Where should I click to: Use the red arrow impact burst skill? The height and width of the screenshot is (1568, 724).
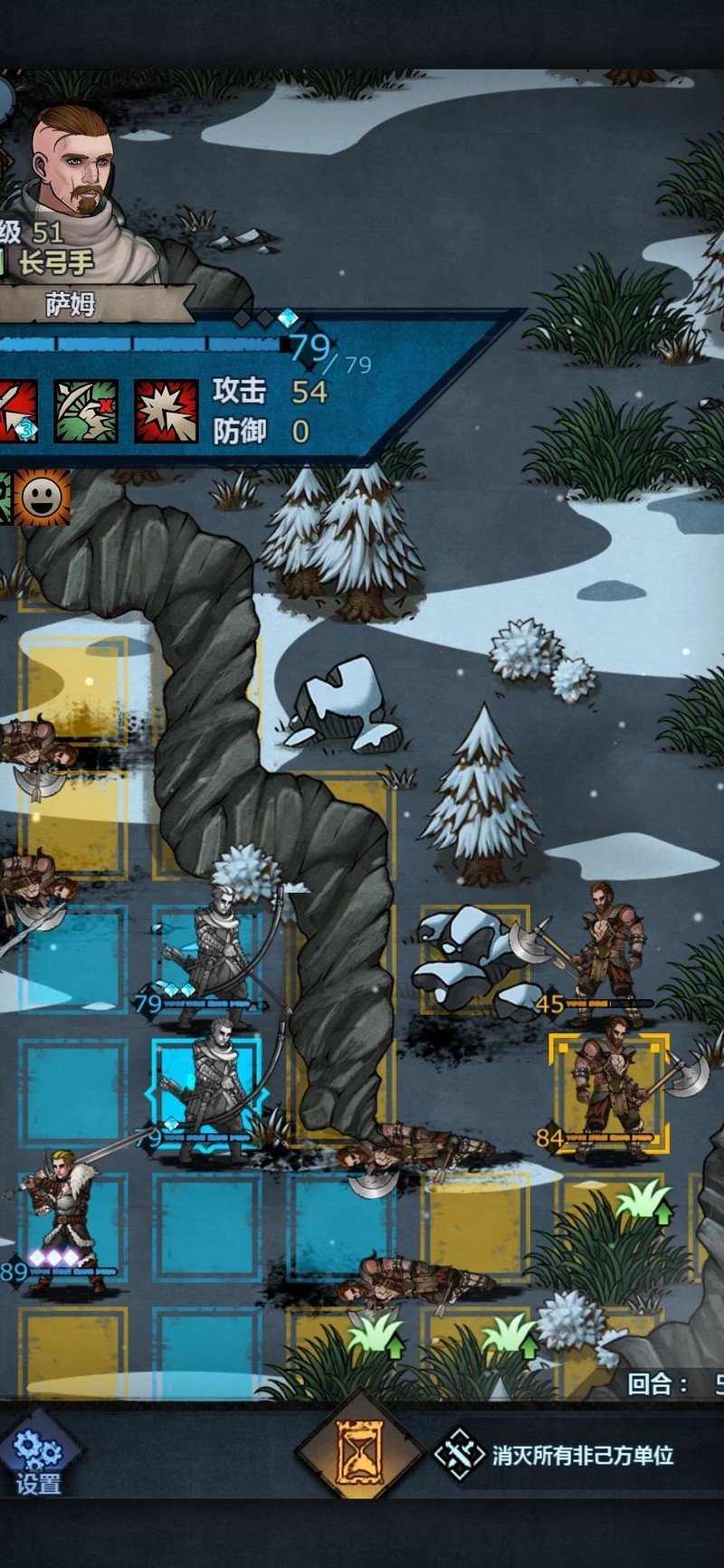167,411
